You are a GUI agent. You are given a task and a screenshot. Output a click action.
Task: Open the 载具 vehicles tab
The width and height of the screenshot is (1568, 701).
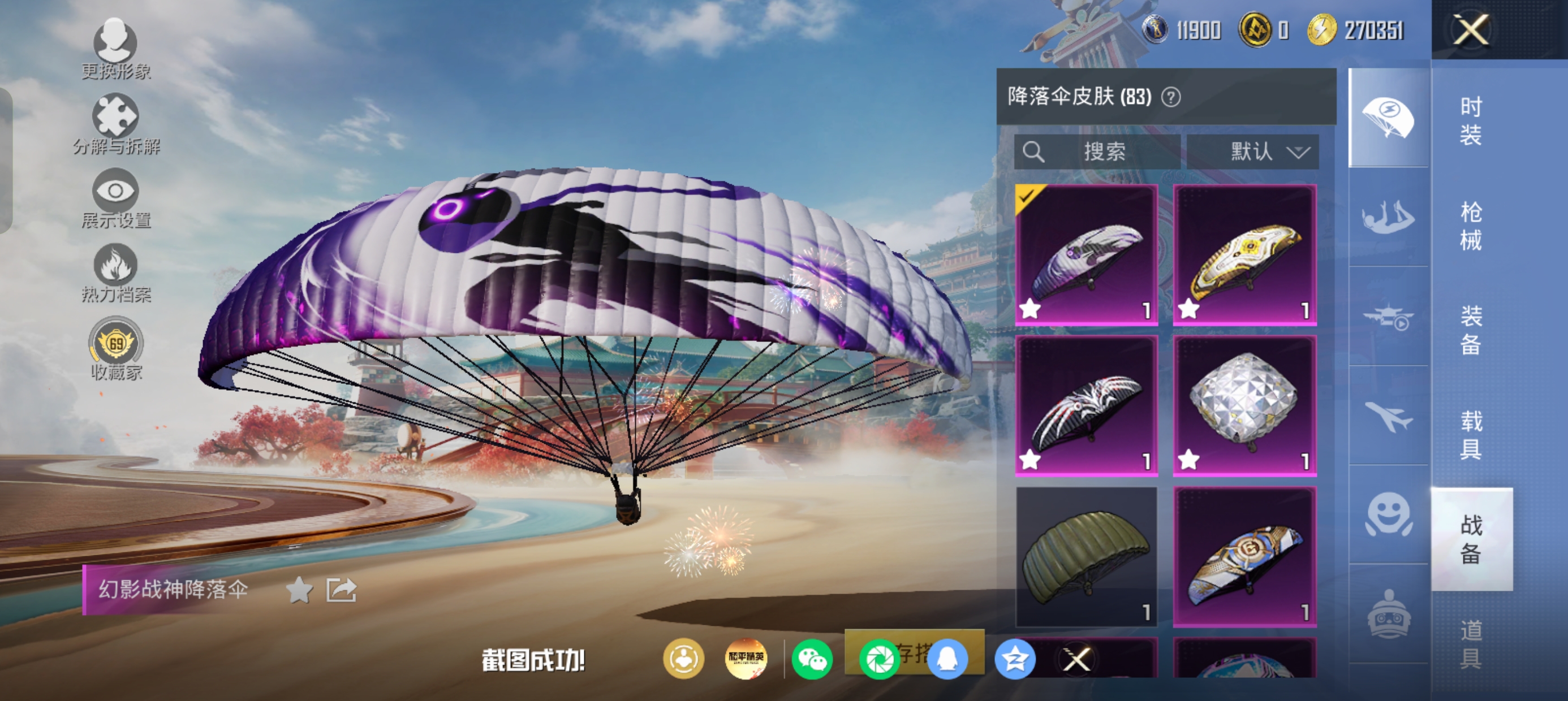1471,435
